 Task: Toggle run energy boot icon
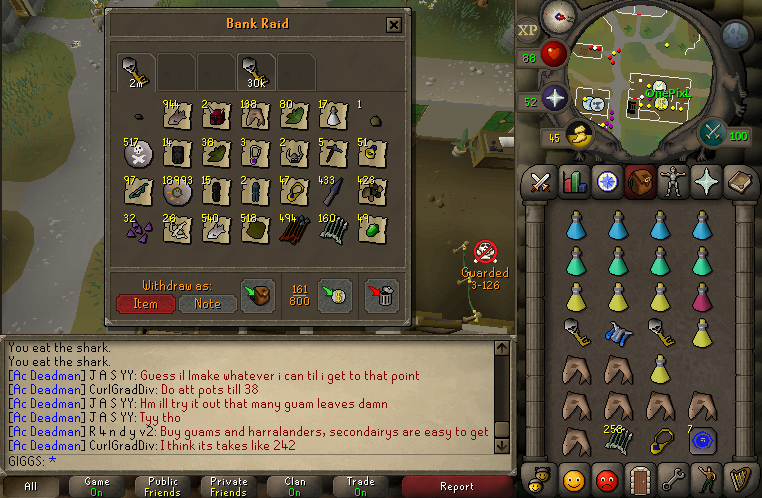(x=577, y=134)
